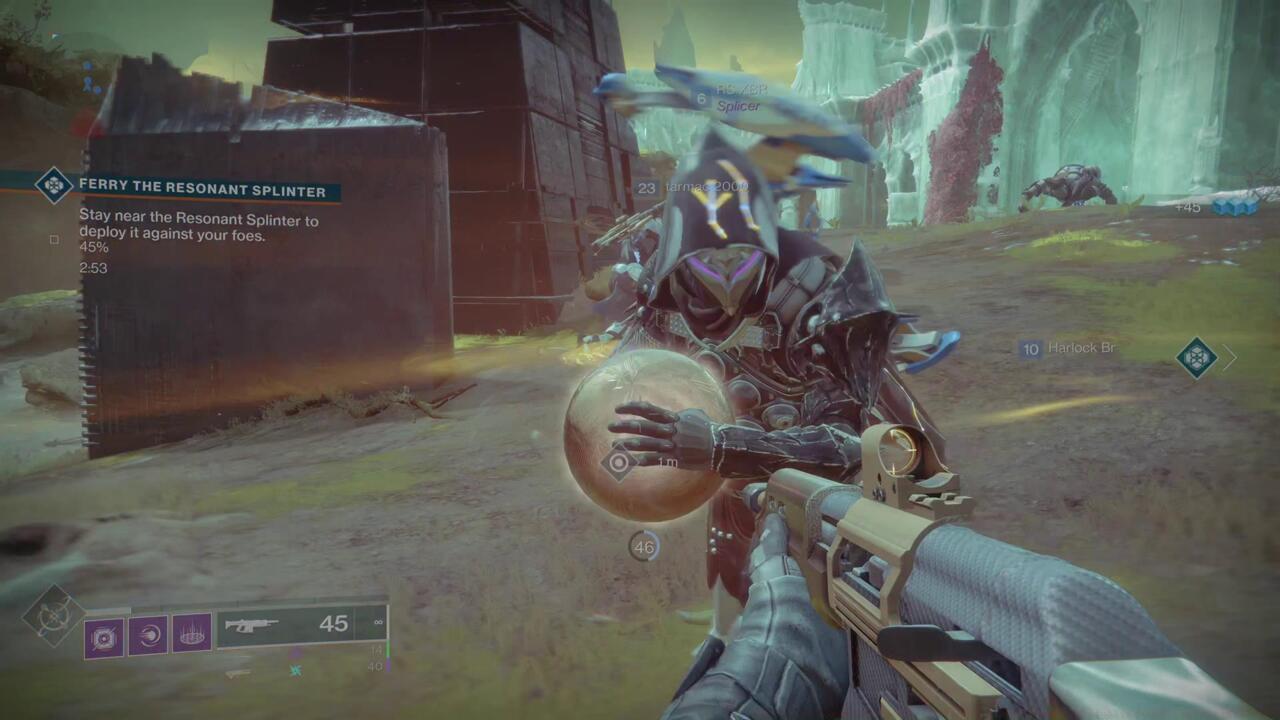Image resolution: width=1280 pixels, height=720 pixels.
Task: Click the infinity ammo symbol next to 45
Action: pos(377,622)
